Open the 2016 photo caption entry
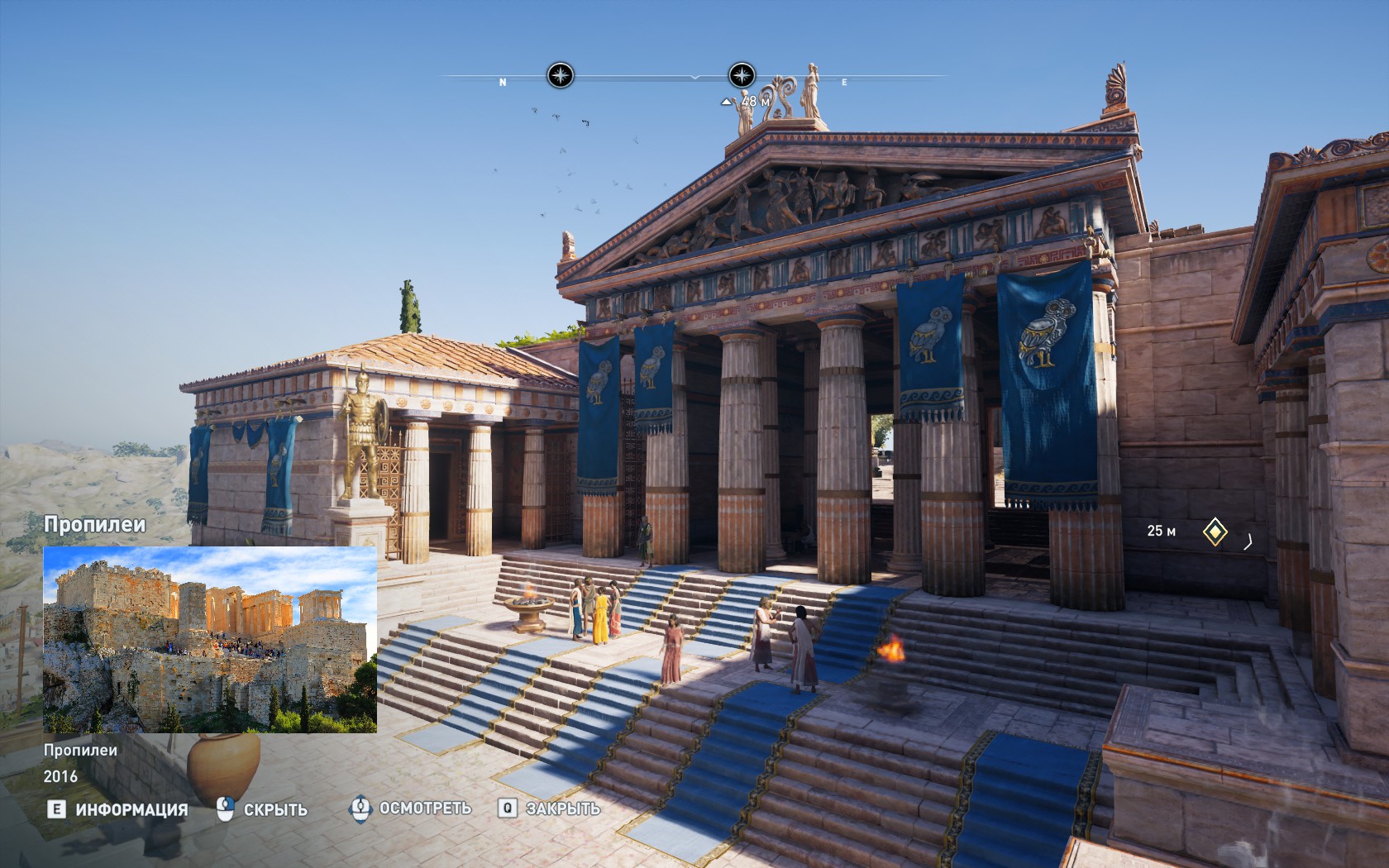This screenshot has width=1389, height=868. pyautogui.click(x=60, y=776)
